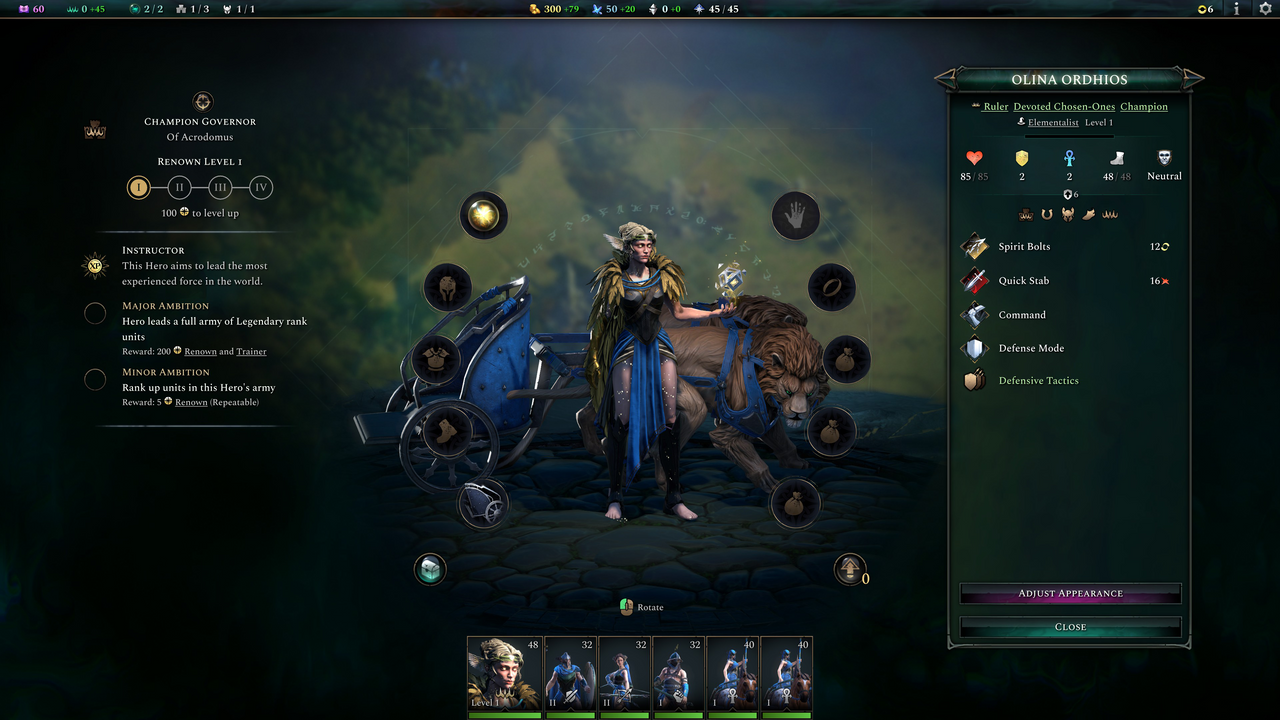1280x720 pixels.
Task: Click the Neutral alignment mask icon
Action: [x=1163, y=158]
